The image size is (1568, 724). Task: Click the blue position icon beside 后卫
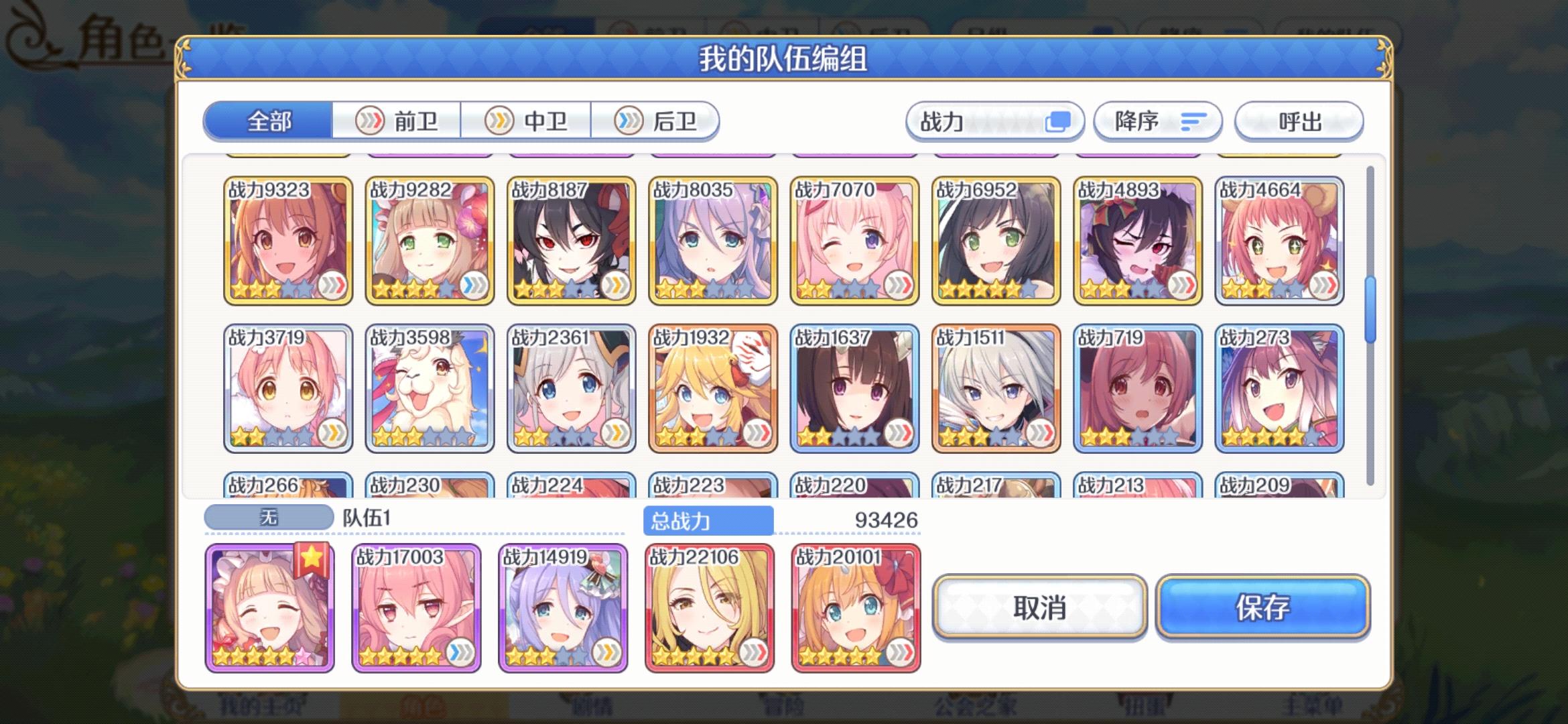pos(628,121)
